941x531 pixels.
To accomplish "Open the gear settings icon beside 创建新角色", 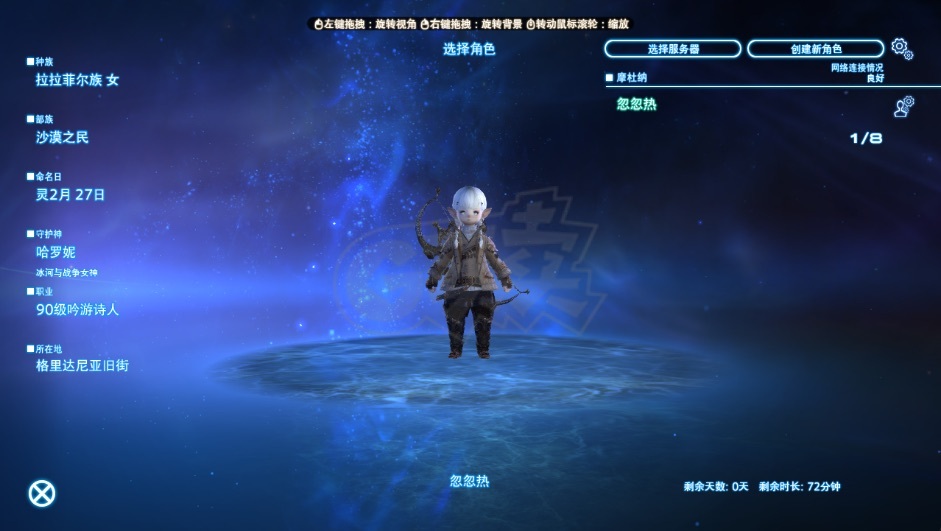I will [x=901, y=47].
